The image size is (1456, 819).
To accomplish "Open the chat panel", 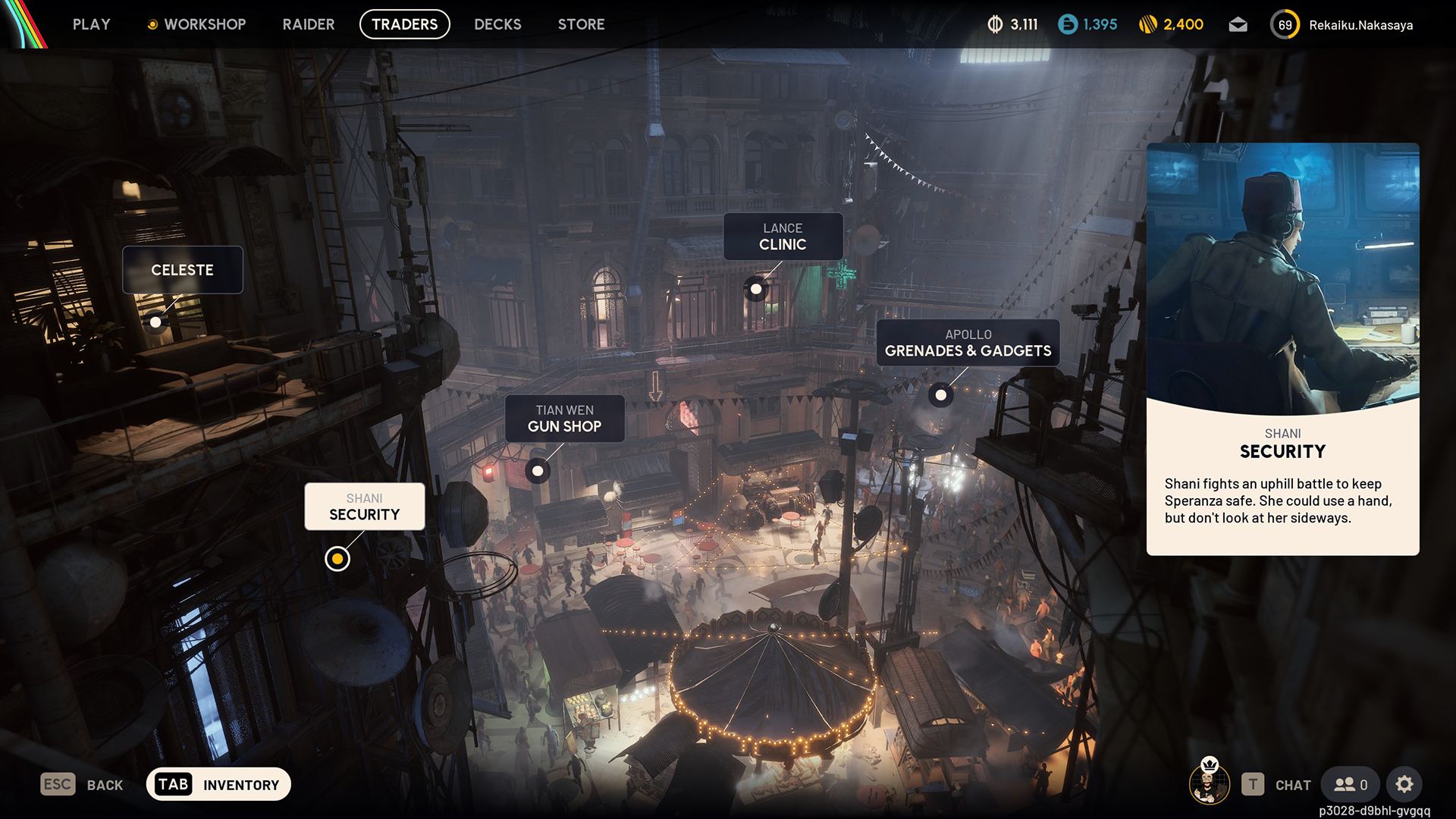I will 1276,785.
